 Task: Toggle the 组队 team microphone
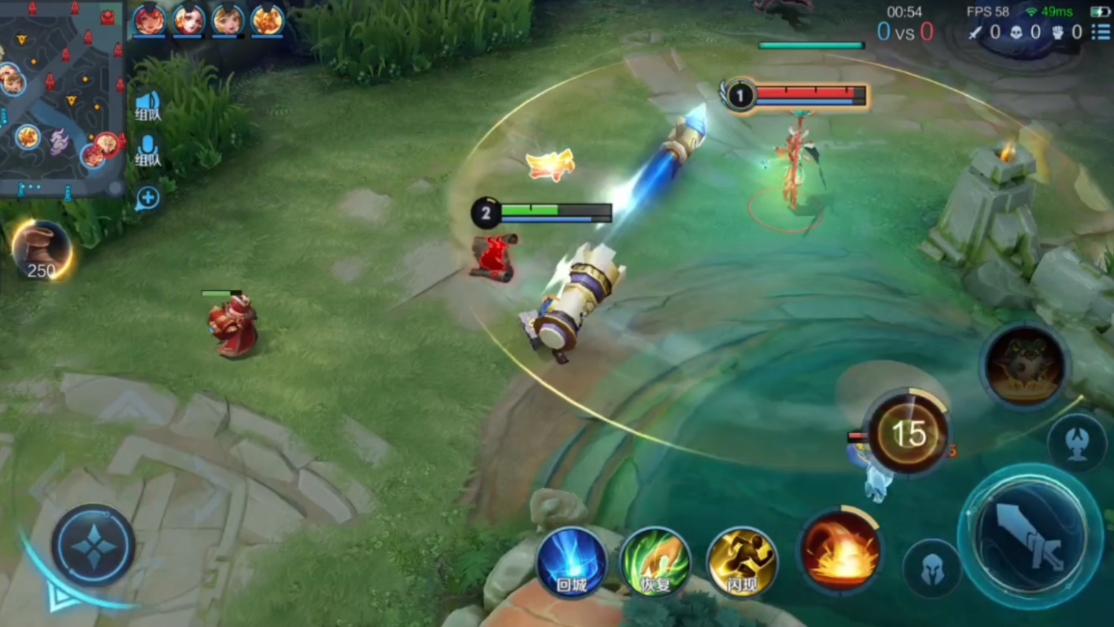click(x=148, y=150)
